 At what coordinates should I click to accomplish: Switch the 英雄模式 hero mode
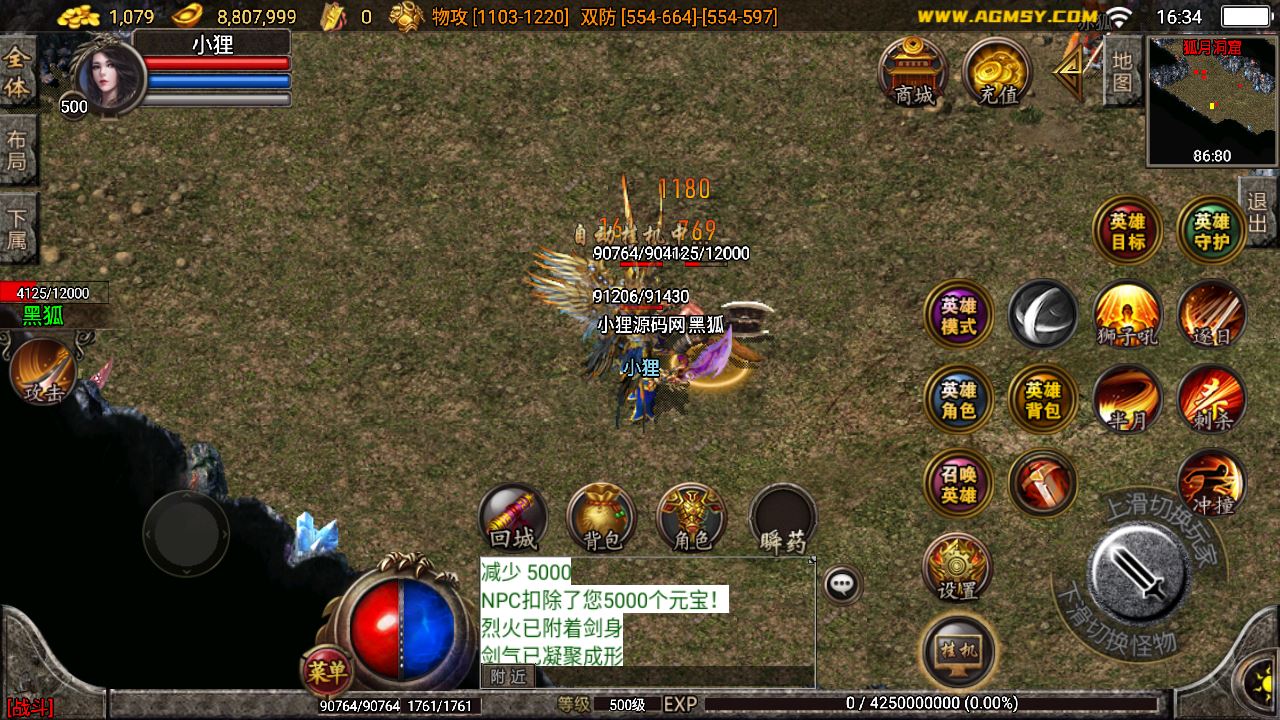pos(956,314)
